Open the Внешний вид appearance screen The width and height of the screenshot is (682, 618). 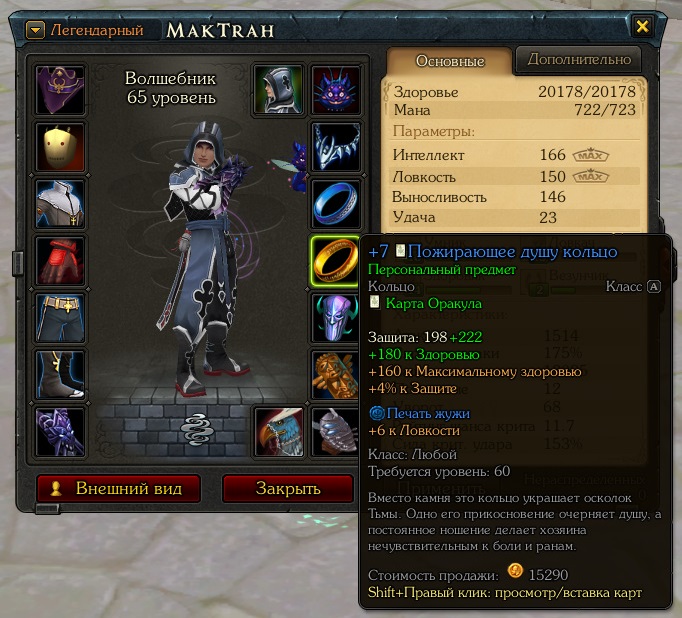(x=118, y=489)
